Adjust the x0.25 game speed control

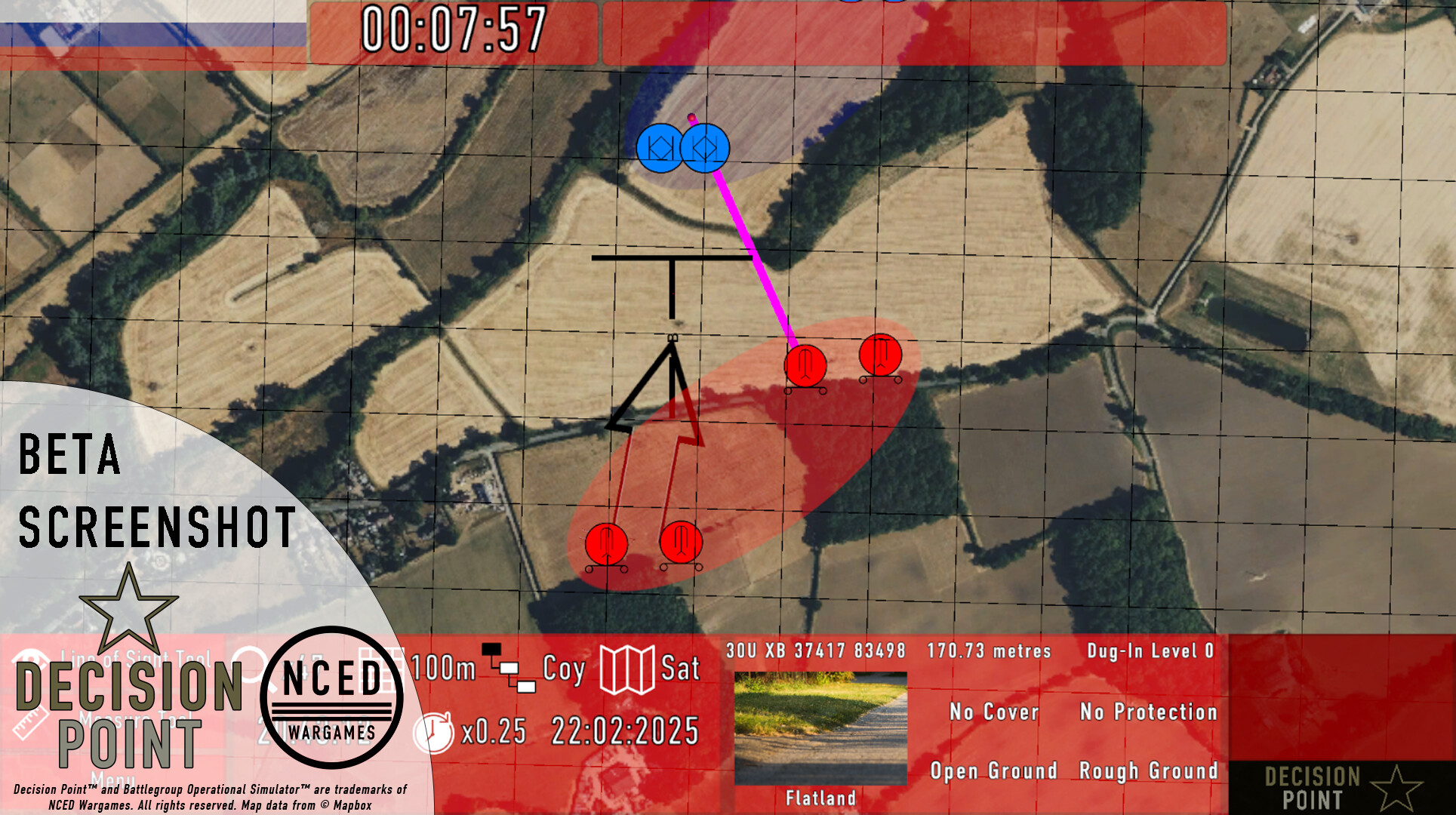click(x=494, y=732)
